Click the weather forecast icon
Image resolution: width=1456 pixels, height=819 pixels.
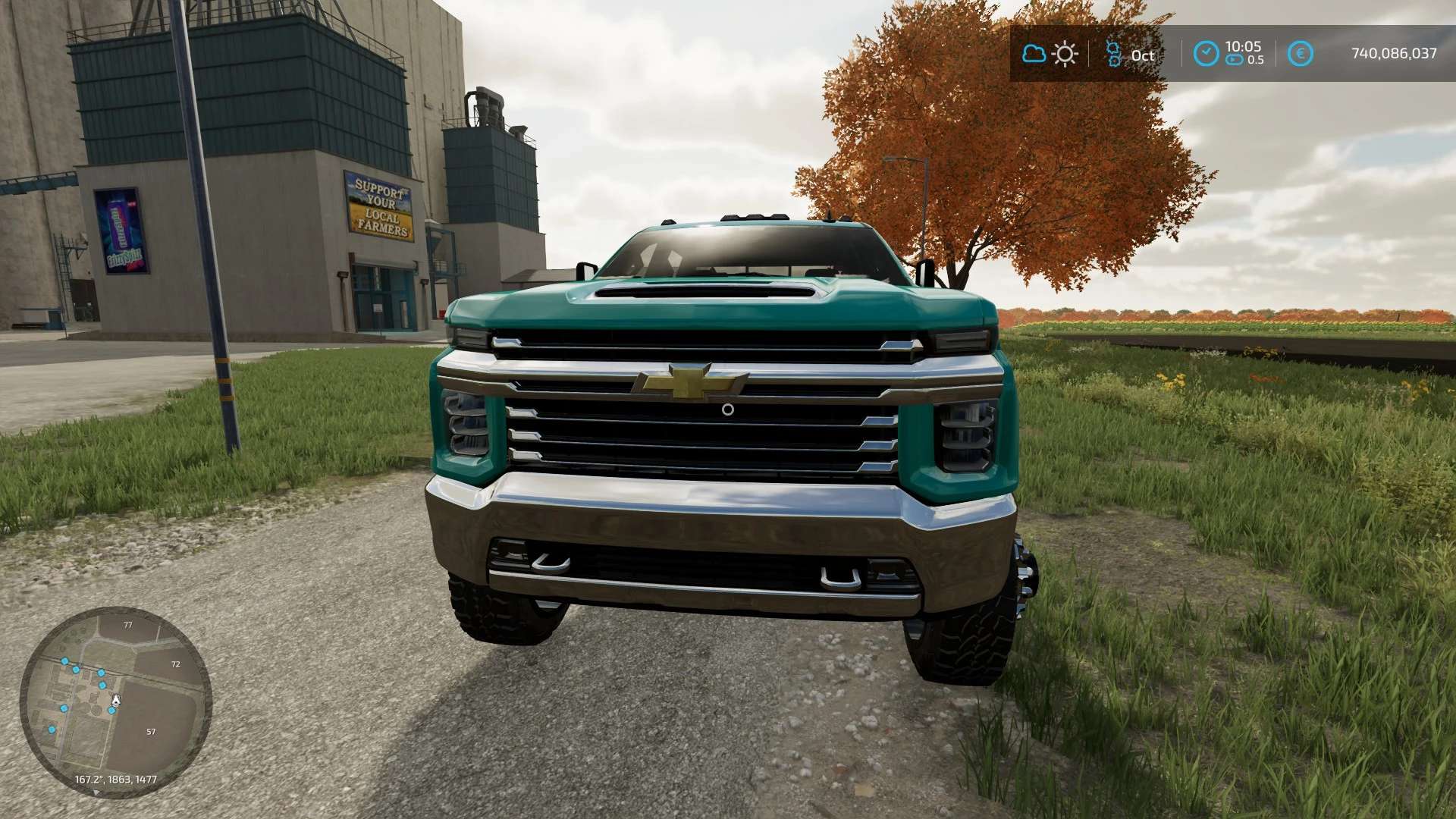(1050, 54)
